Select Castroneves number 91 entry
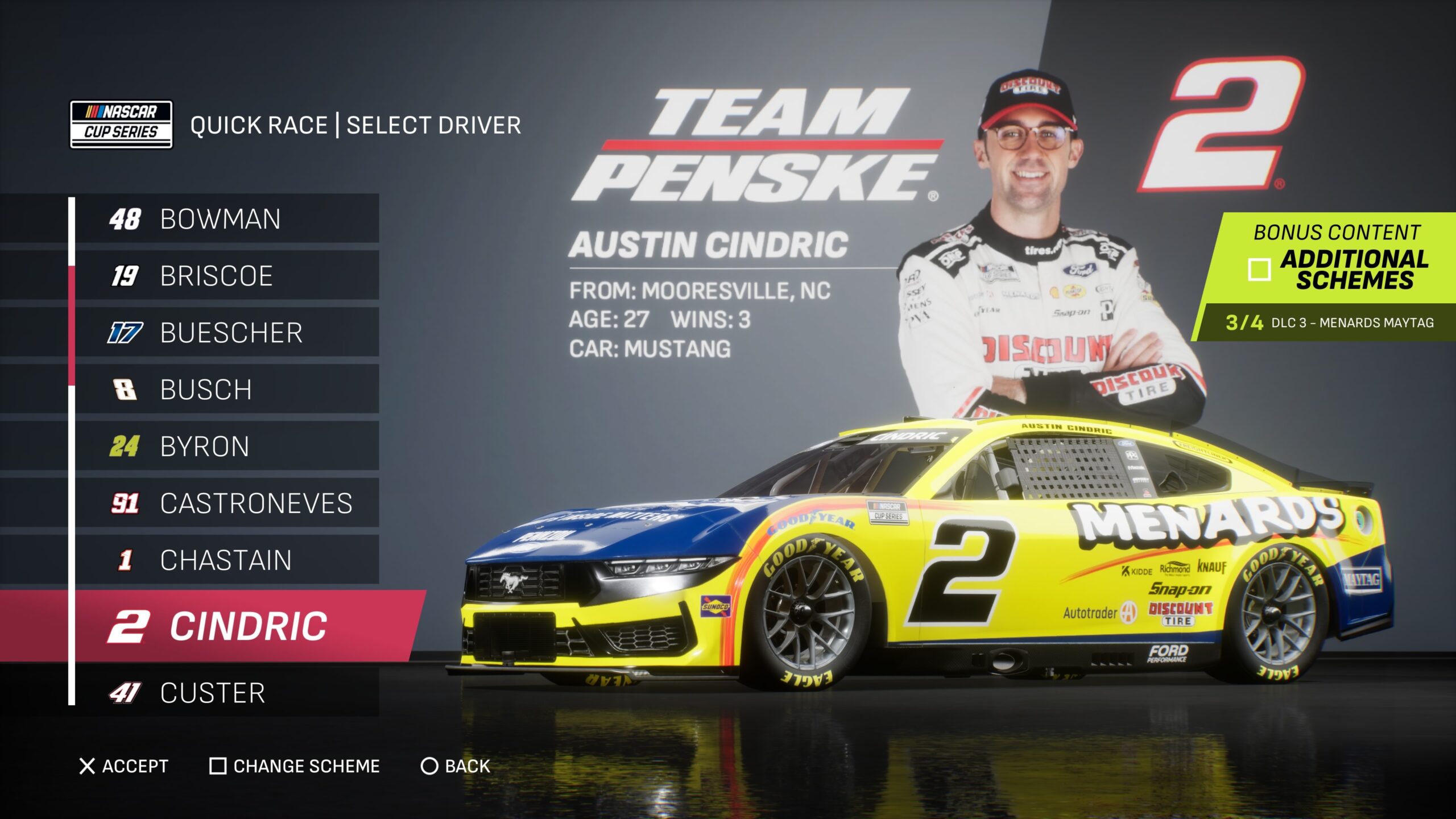Screen dimensions: 1456x819 [x=226, y=503]
